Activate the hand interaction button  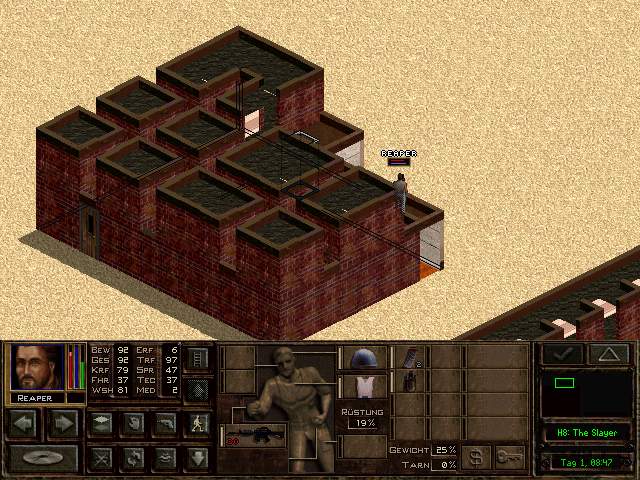coord(132,423)
